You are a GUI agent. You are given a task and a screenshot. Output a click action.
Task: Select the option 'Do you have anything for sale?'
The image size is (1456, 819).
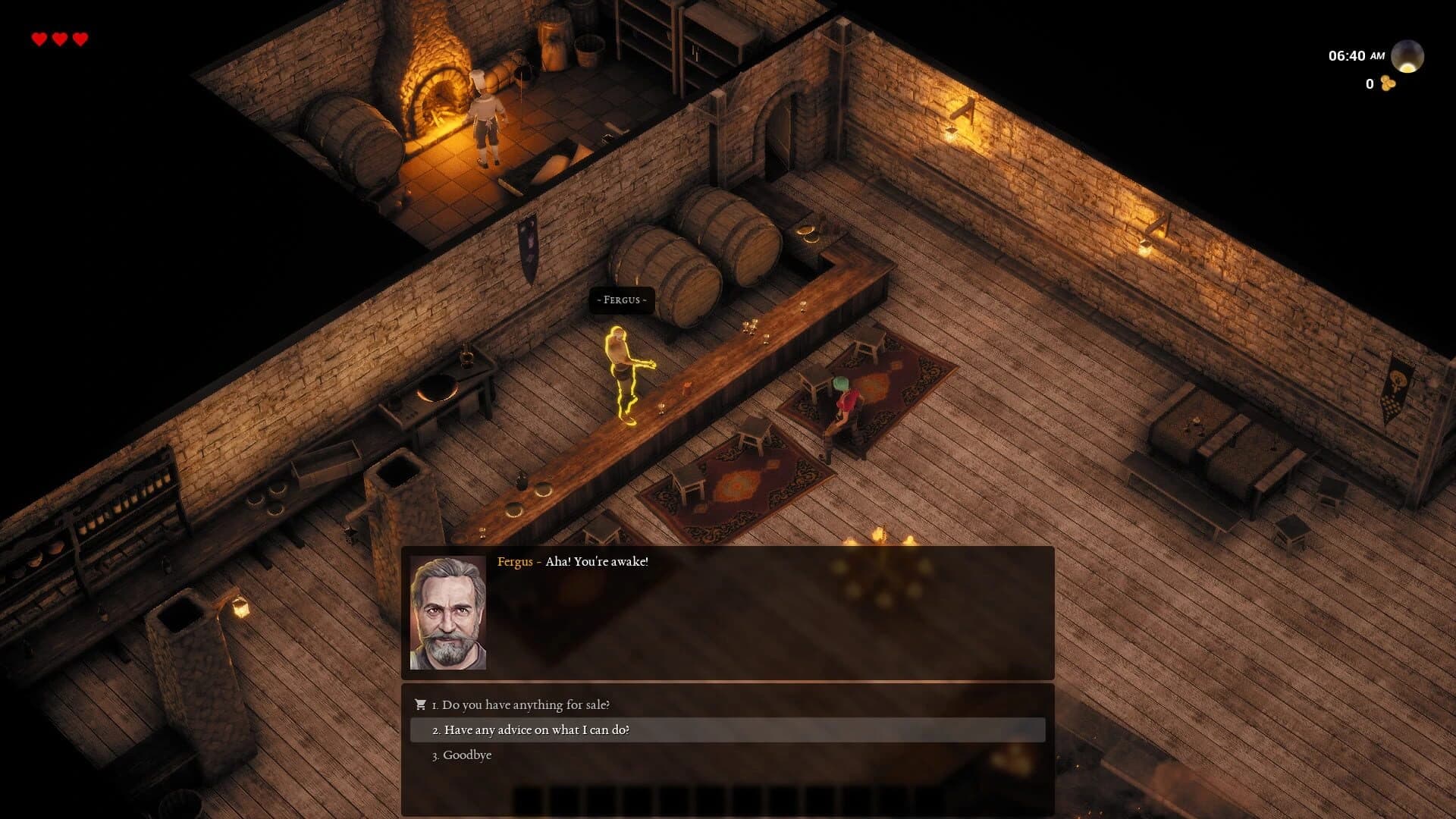(x=520, y=704)
